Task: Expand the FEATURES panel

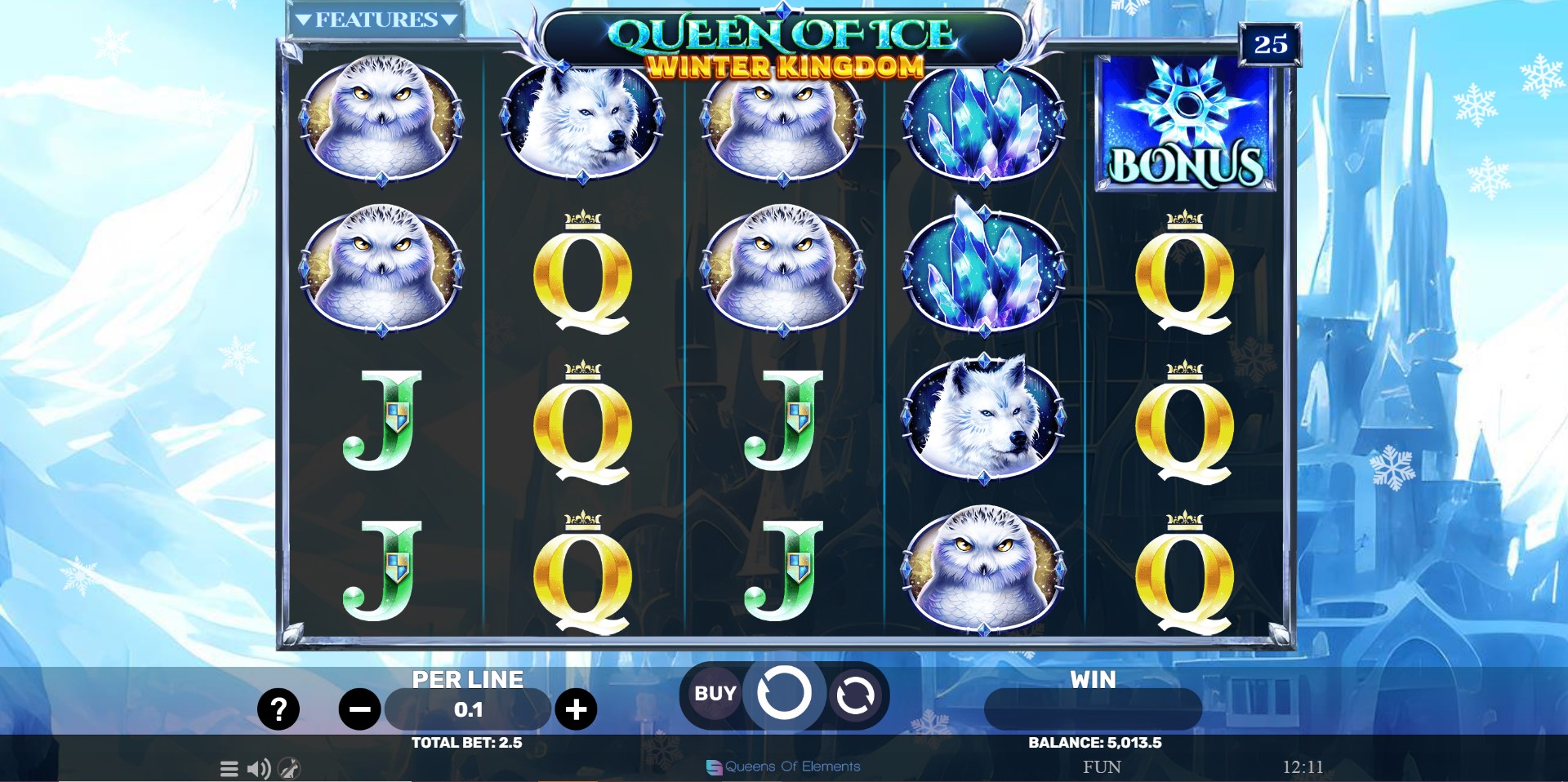Action: point(375,18)
